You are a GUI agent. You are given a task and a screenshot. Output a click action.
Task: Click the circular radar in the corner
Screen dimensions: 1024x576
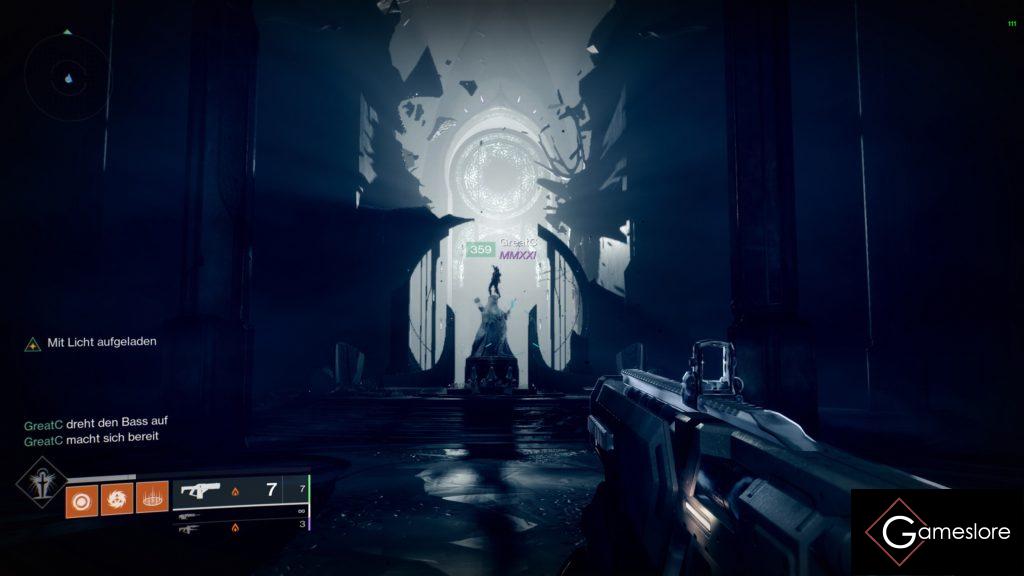tap(68, 76)
